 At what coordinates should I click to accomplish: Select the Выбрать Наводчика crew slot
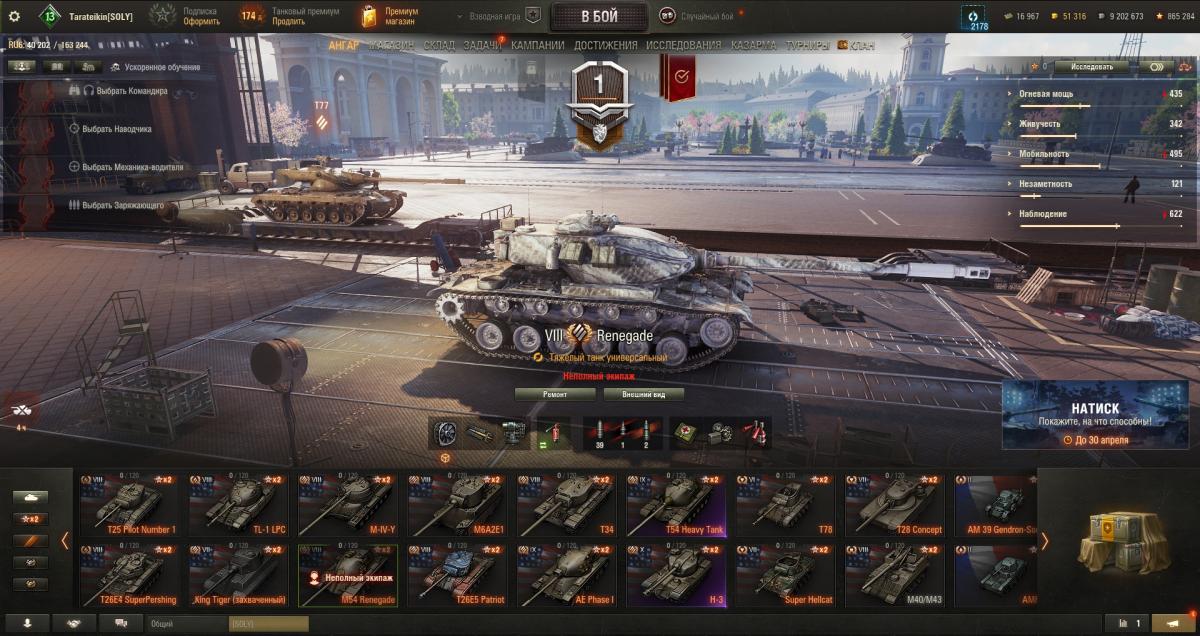tap(116, 129)
